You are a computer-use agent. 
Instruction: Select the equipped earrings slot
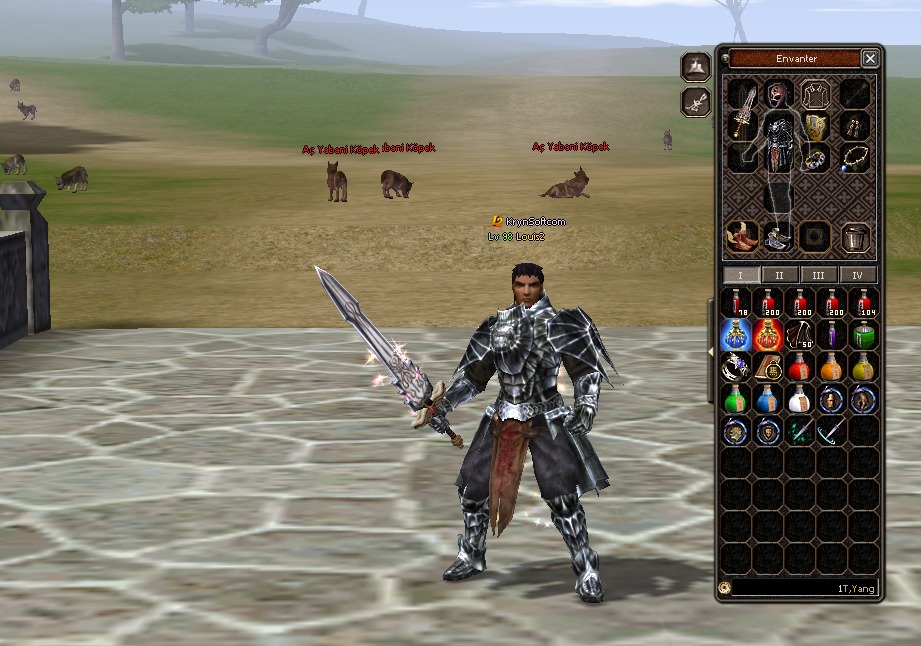pos(855,127)
